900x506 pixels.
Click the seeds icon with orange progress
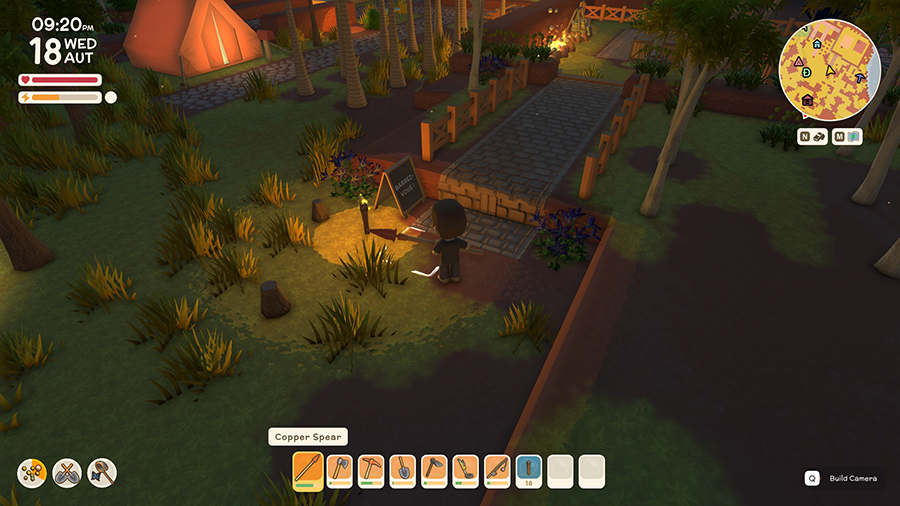[32, 472]
